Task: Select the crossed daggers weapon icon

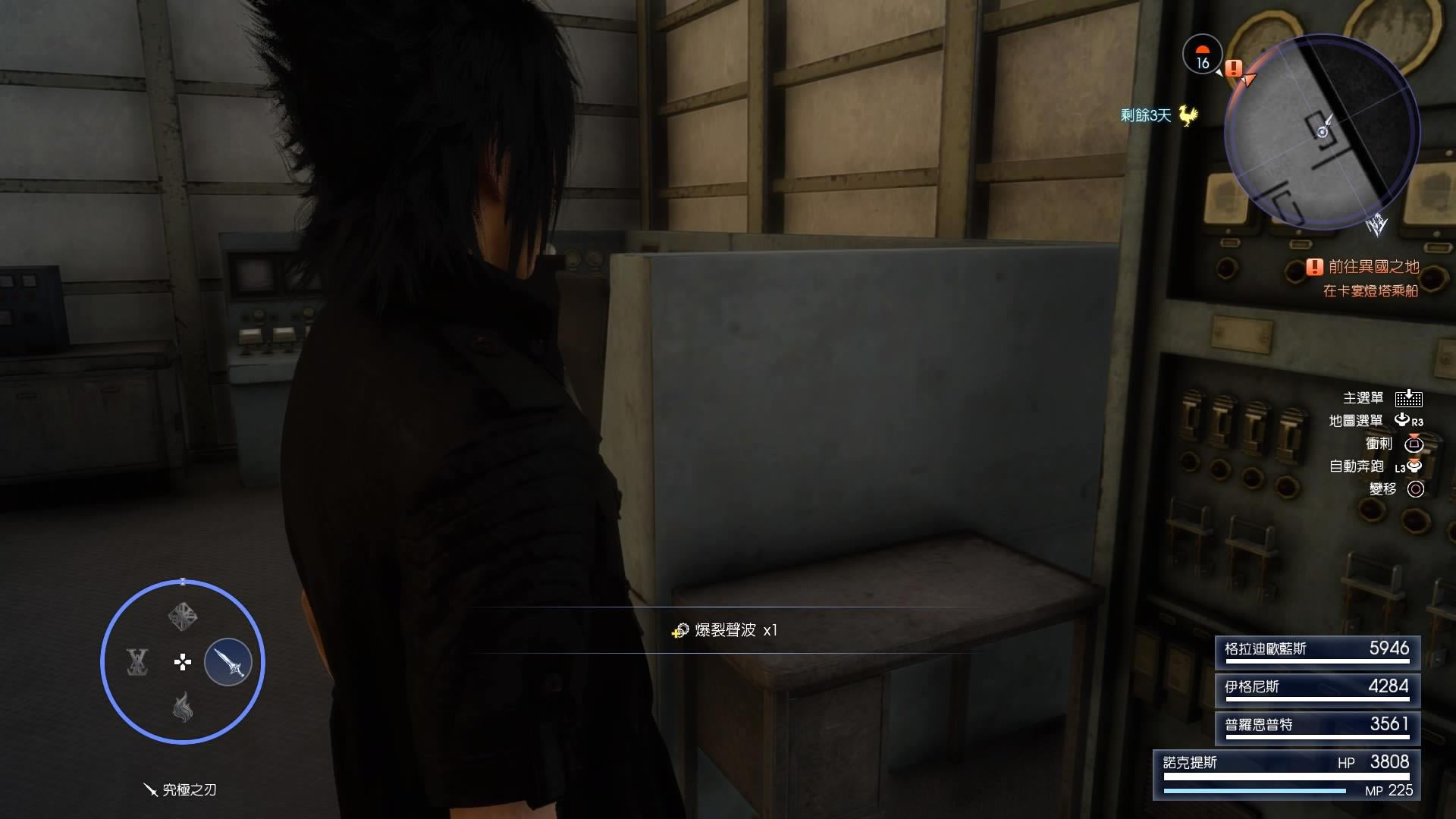Action: pos(137,662)
